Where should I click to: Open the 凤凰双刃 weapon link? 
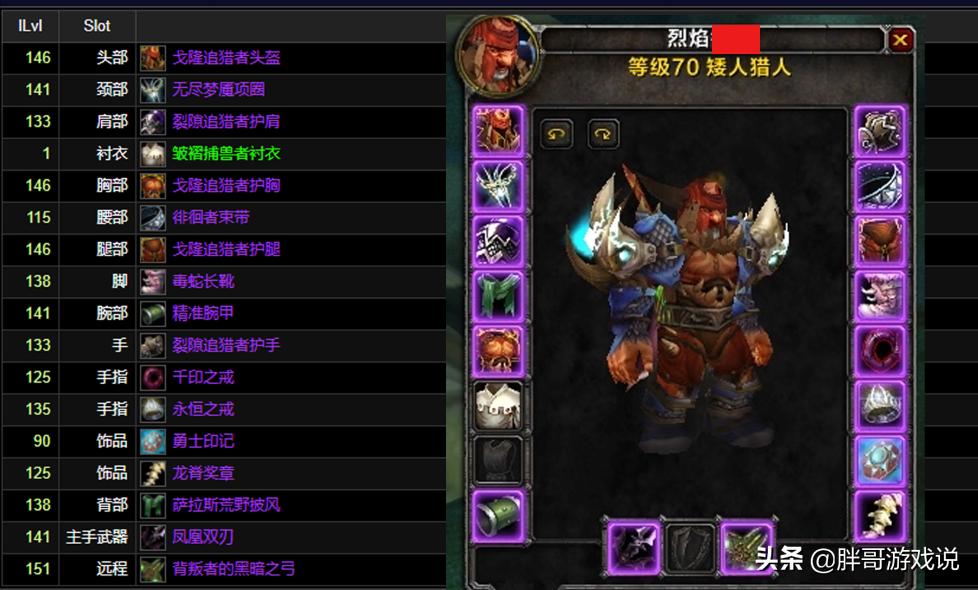(203, 537)
